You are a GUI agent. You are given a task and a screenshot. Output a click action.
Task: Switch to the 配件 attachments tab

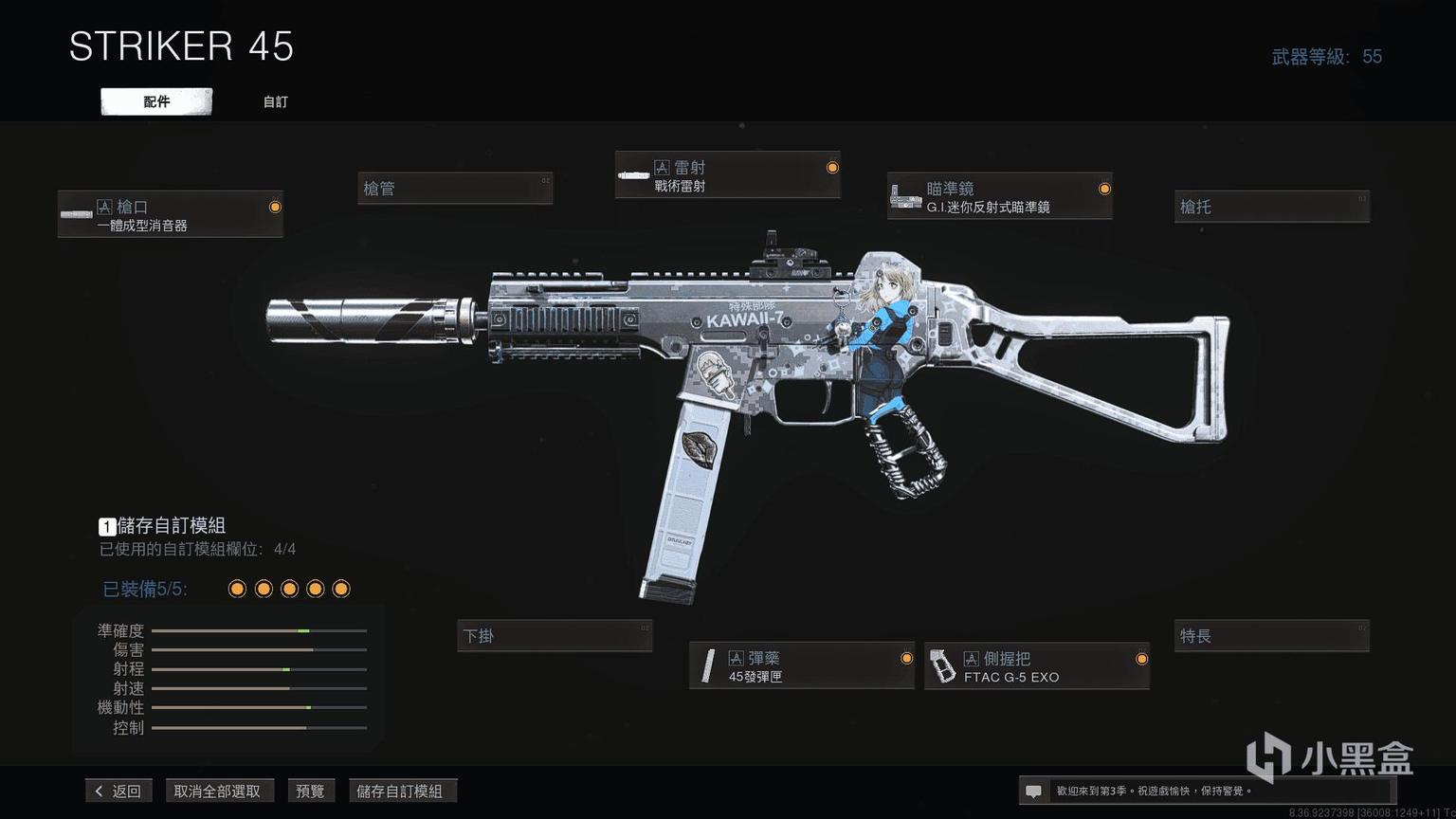[156, 101]
